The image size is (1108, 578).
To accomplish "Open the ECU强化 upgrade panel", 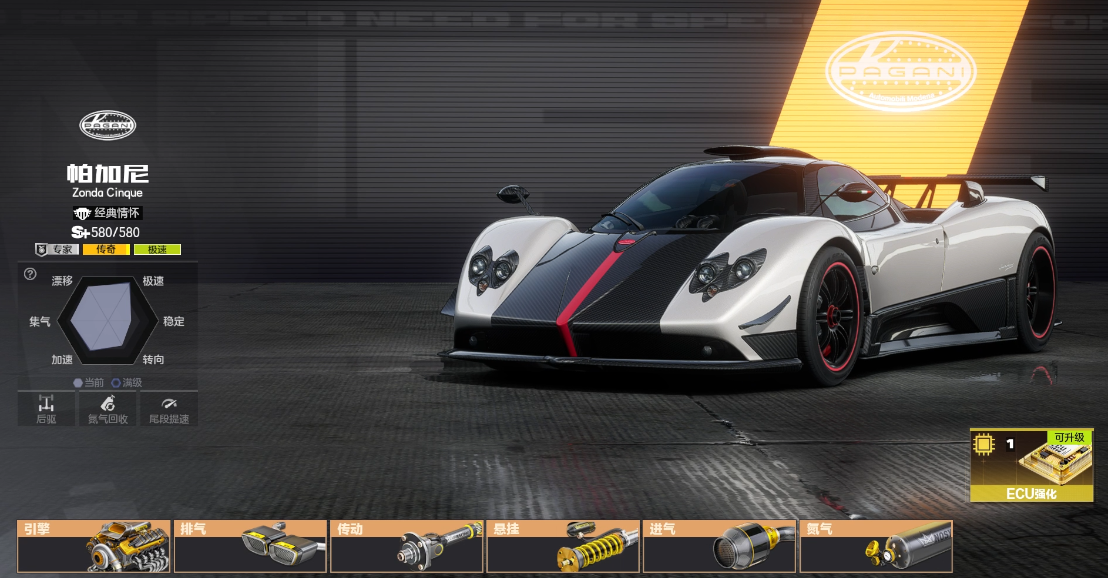I will pos(1031,465).
